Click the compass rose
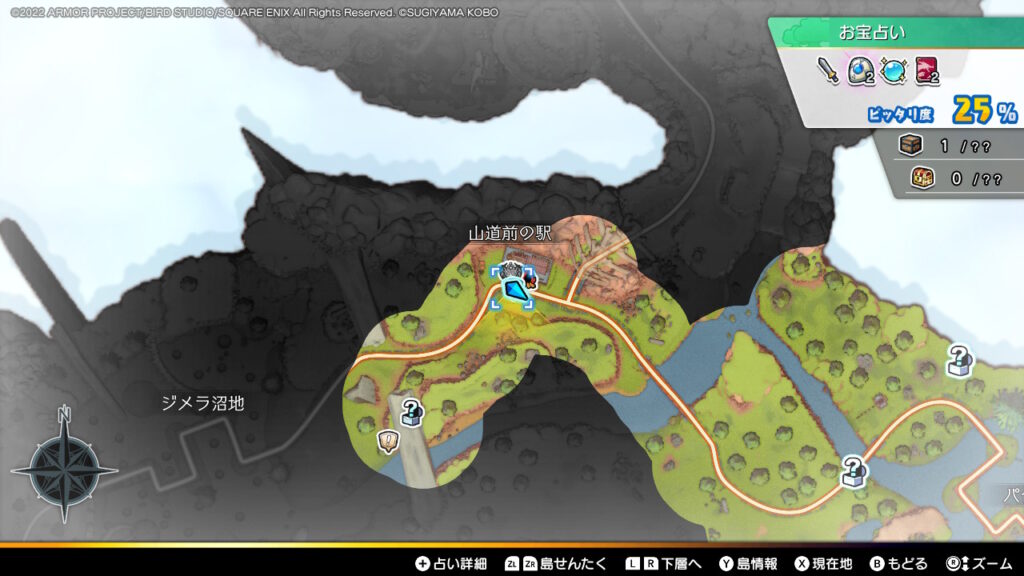This screenshot has width=1024, height=576. [x=64, y=466]
